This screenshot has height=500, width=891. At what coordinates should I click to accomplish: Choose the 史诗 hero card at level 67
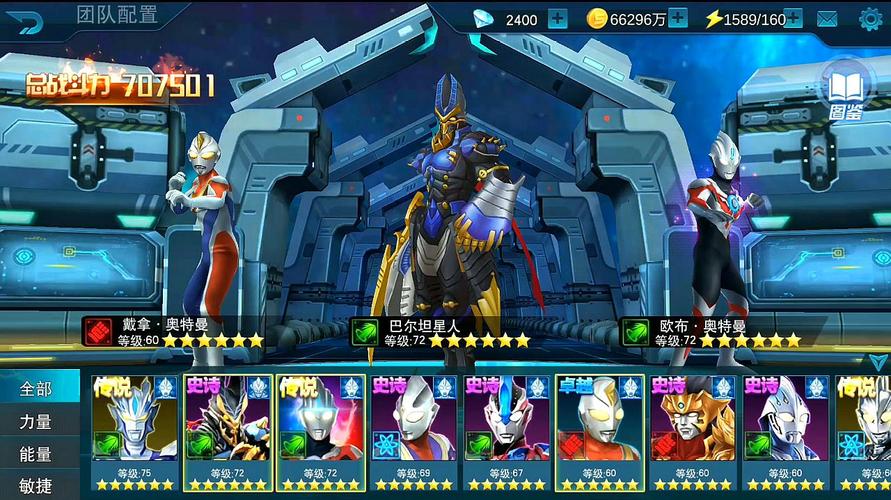507,432
